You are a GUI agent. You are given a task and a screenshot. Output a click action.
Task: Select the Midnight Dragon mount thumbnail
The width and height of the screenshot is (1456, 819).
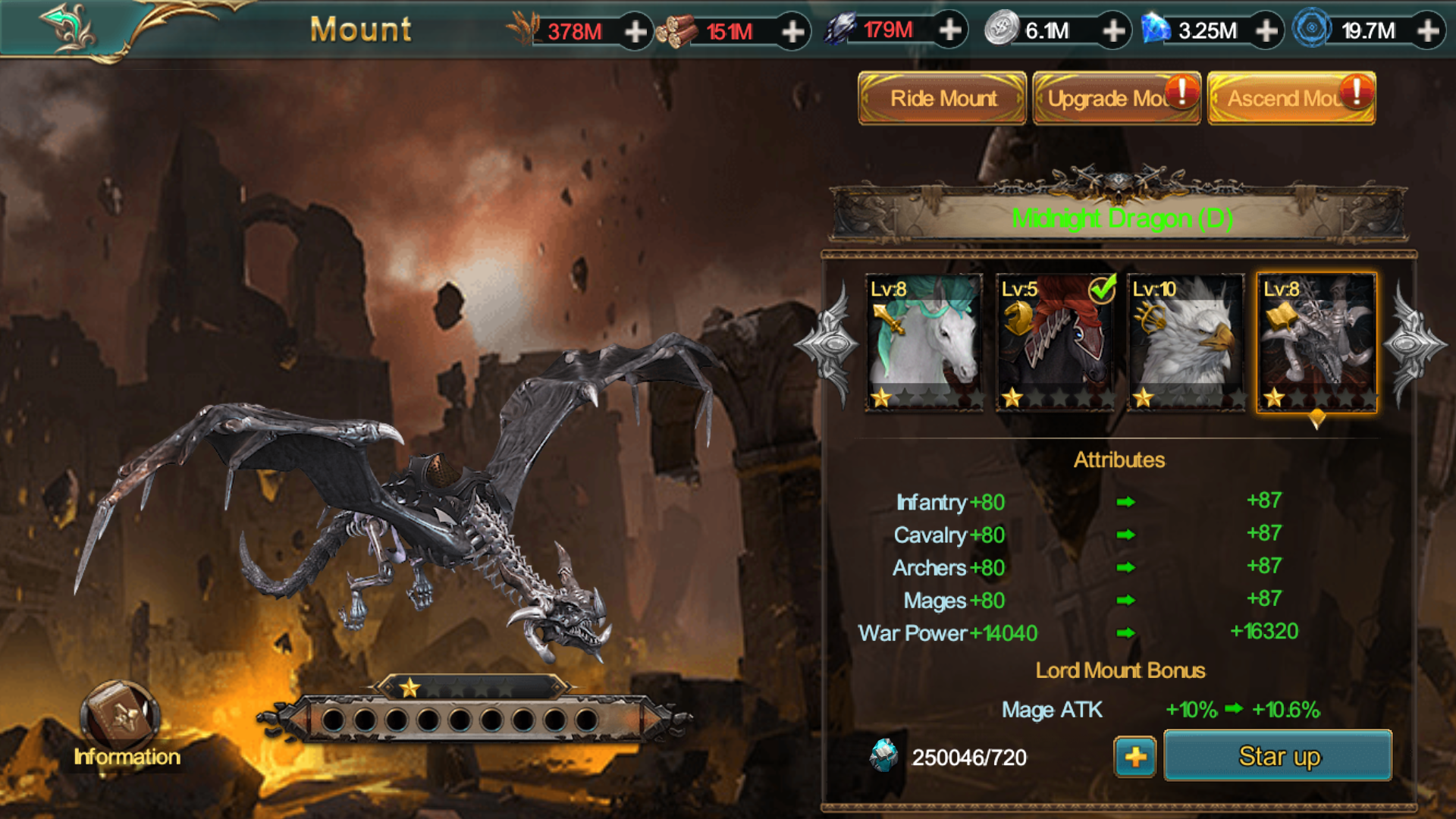[x=1316, y=343]
